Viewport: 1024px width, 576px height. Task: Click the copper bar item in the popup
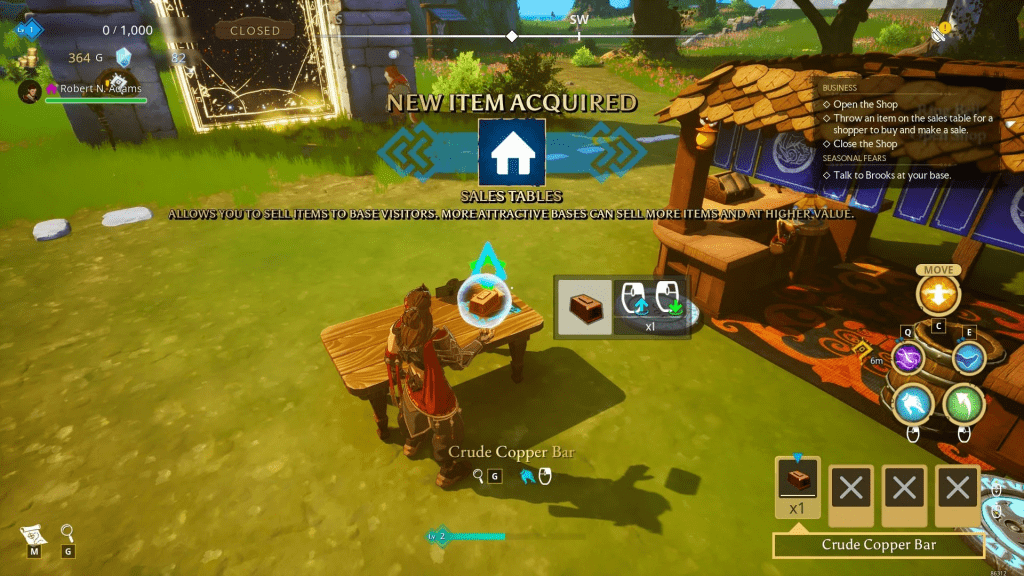tap(584, 305)
